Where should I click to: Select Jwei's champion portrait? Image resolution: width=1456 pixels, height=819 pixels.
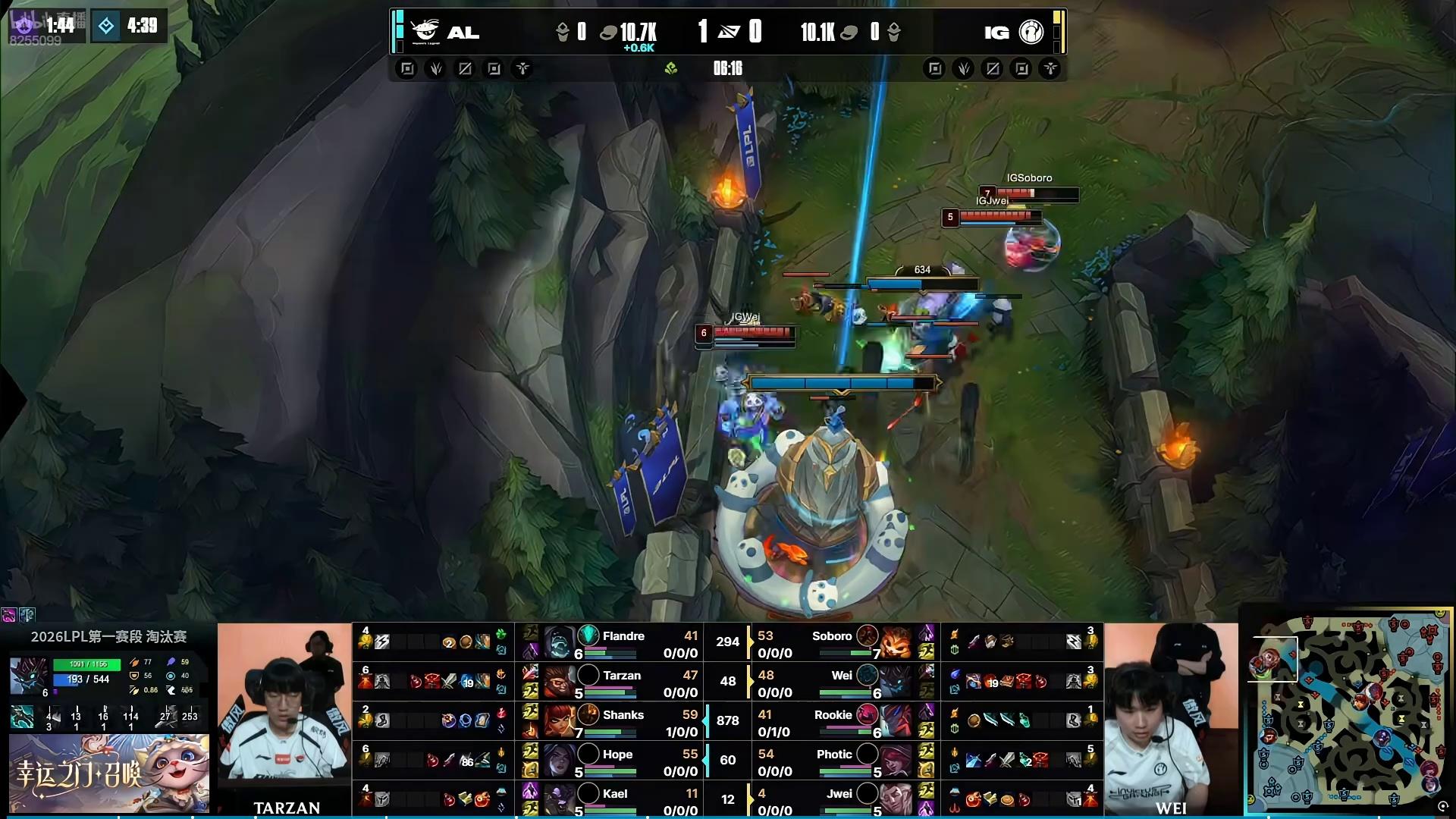coord(896,800)
